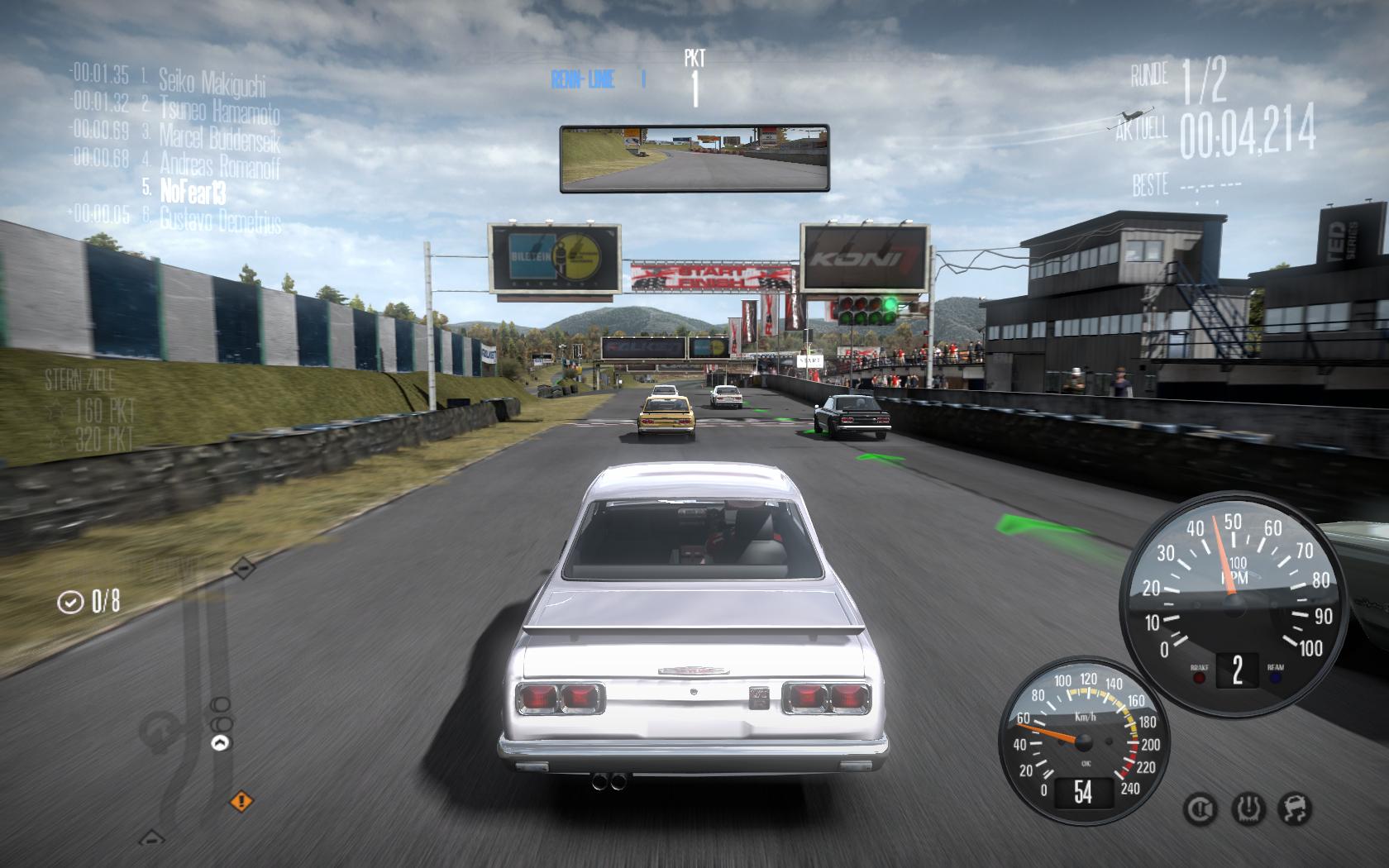Click Andreas Romanoff in the position list
This screenshot has height=868, width=1389.
219,165
